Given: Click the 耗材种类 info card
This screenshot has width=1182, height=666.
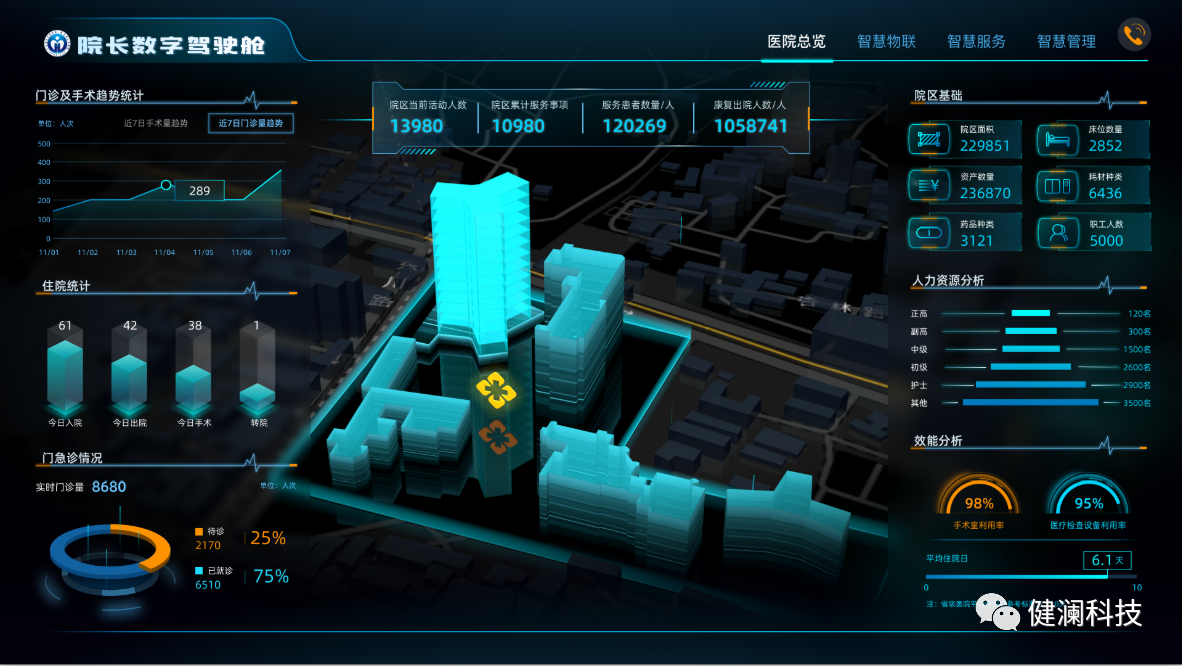Looking at the screenshot, I should point(1093,186).
